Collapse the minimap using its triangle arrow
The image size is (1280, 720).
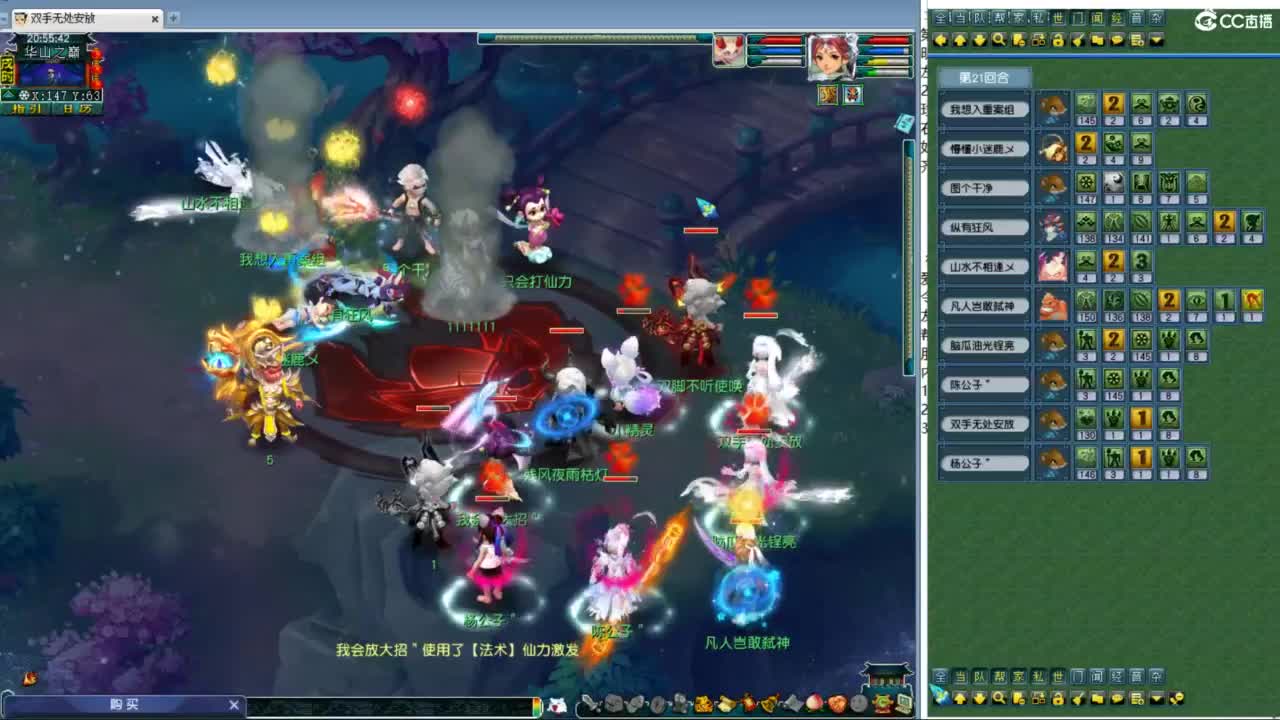[x=9, y=94]
